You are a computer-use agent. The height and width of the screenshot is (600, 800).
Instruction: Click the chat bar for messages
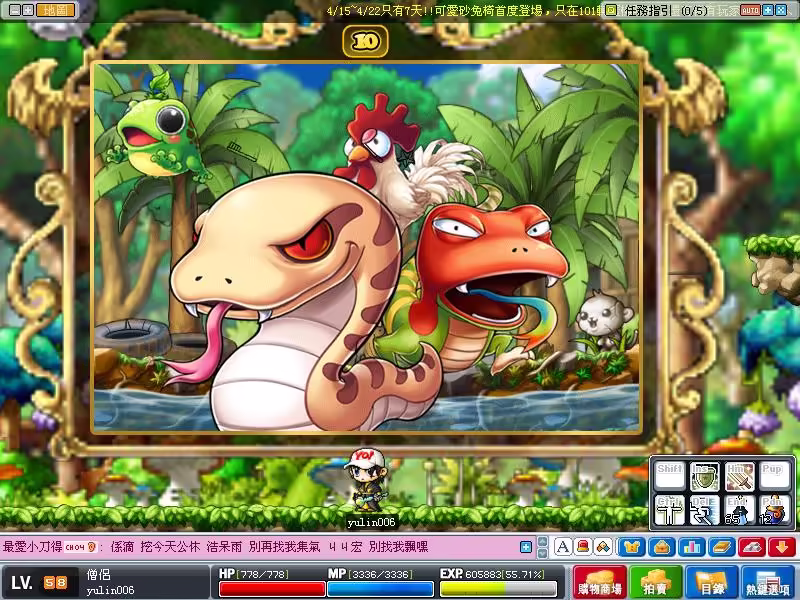260,547
